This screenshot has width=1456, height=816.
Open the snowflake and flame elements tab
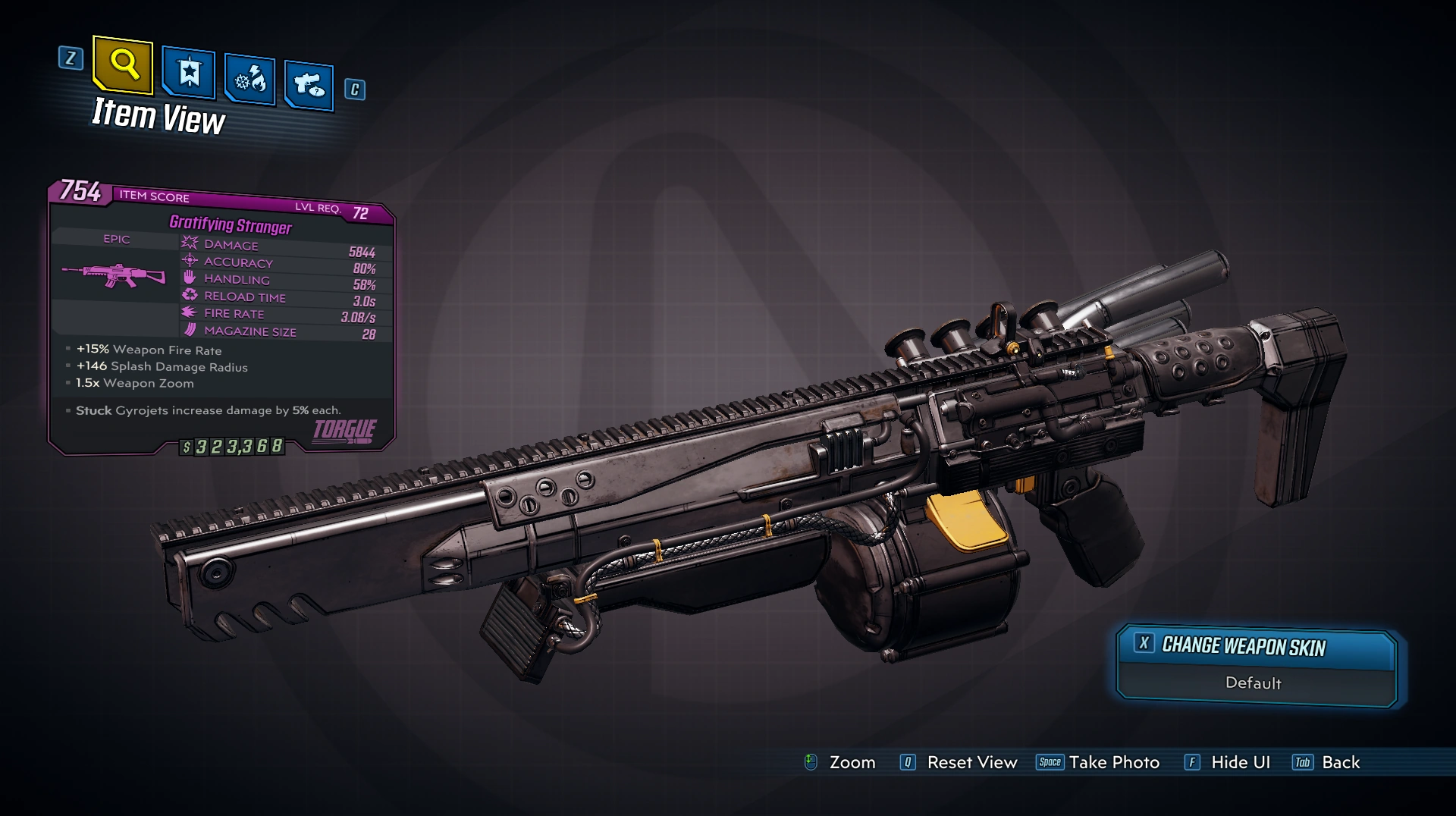coord(249,79)
